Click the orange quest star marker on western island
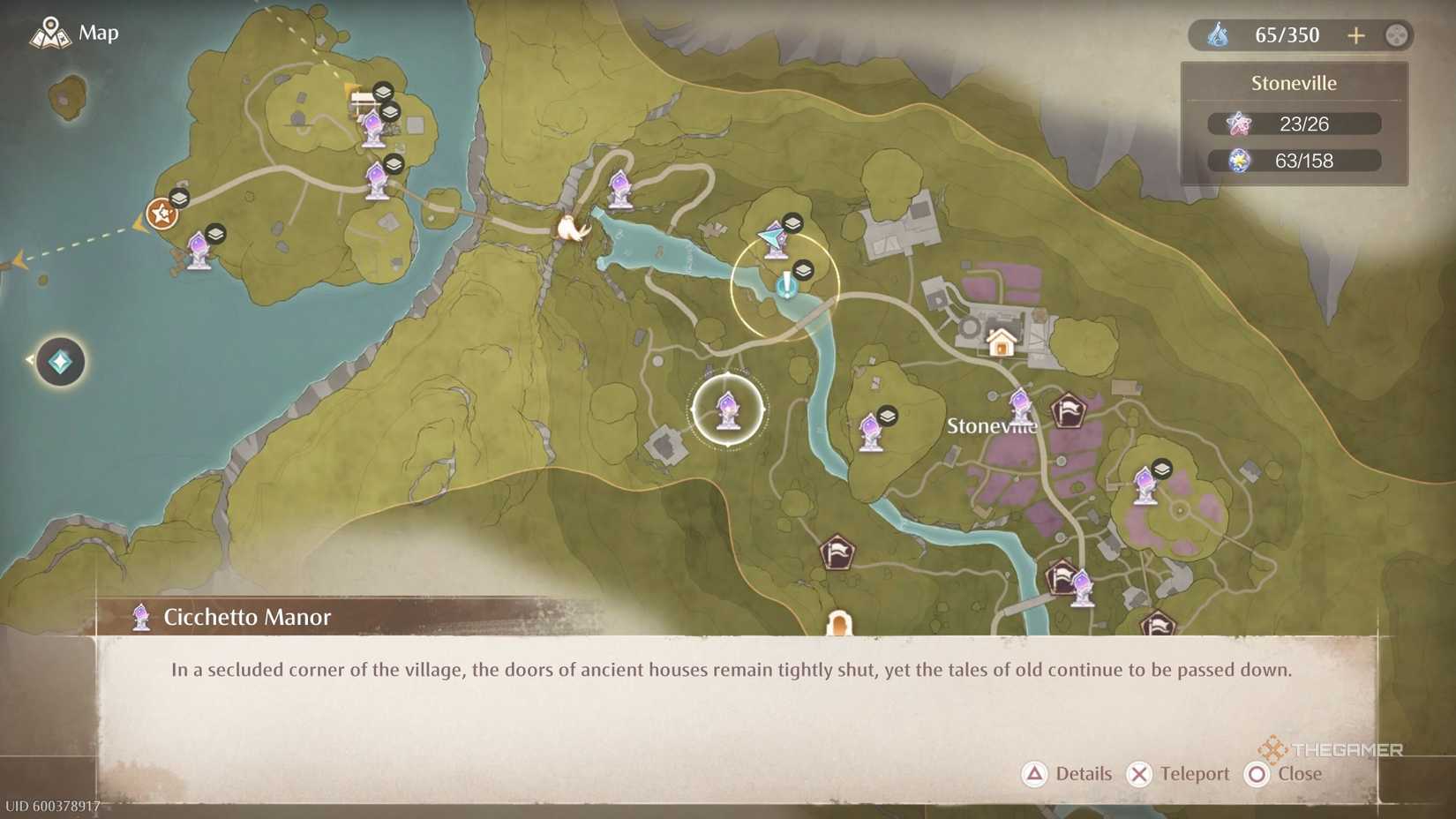The image size is (1456, 819). click(161, 214)
